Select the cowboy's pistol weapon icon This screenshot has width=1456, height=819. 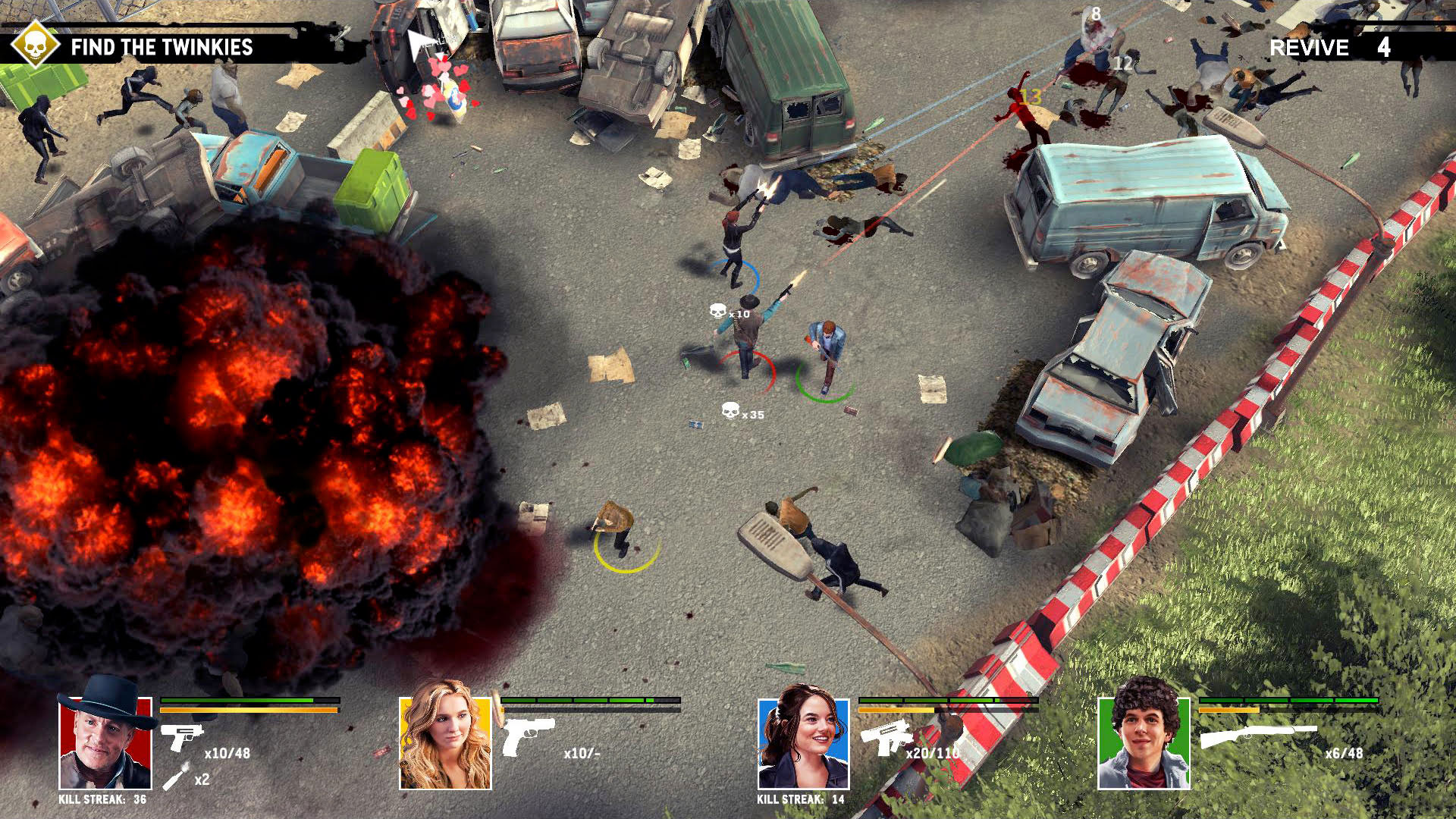pyautogui.click(x=181, y=735)
